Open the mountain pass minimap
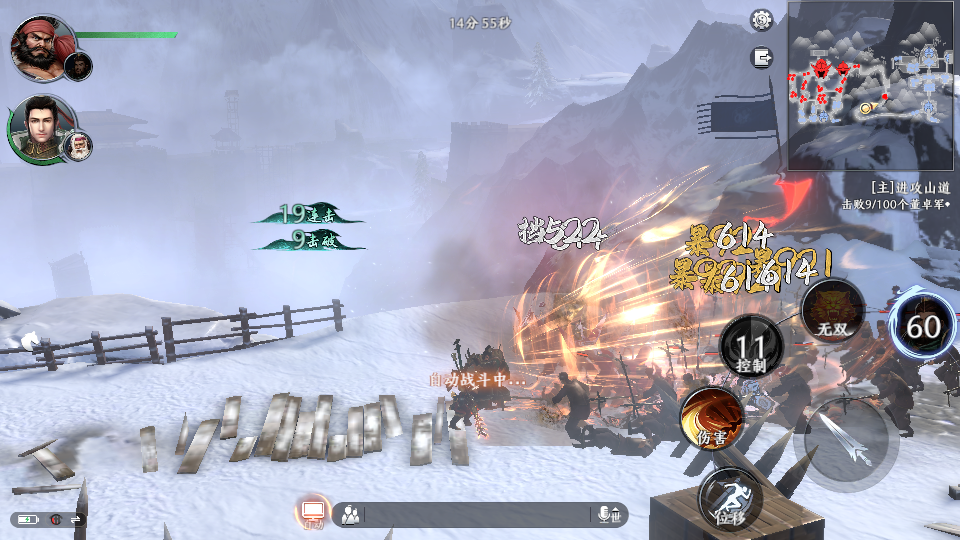Screen dimensions: 960x540 (872, 86)
